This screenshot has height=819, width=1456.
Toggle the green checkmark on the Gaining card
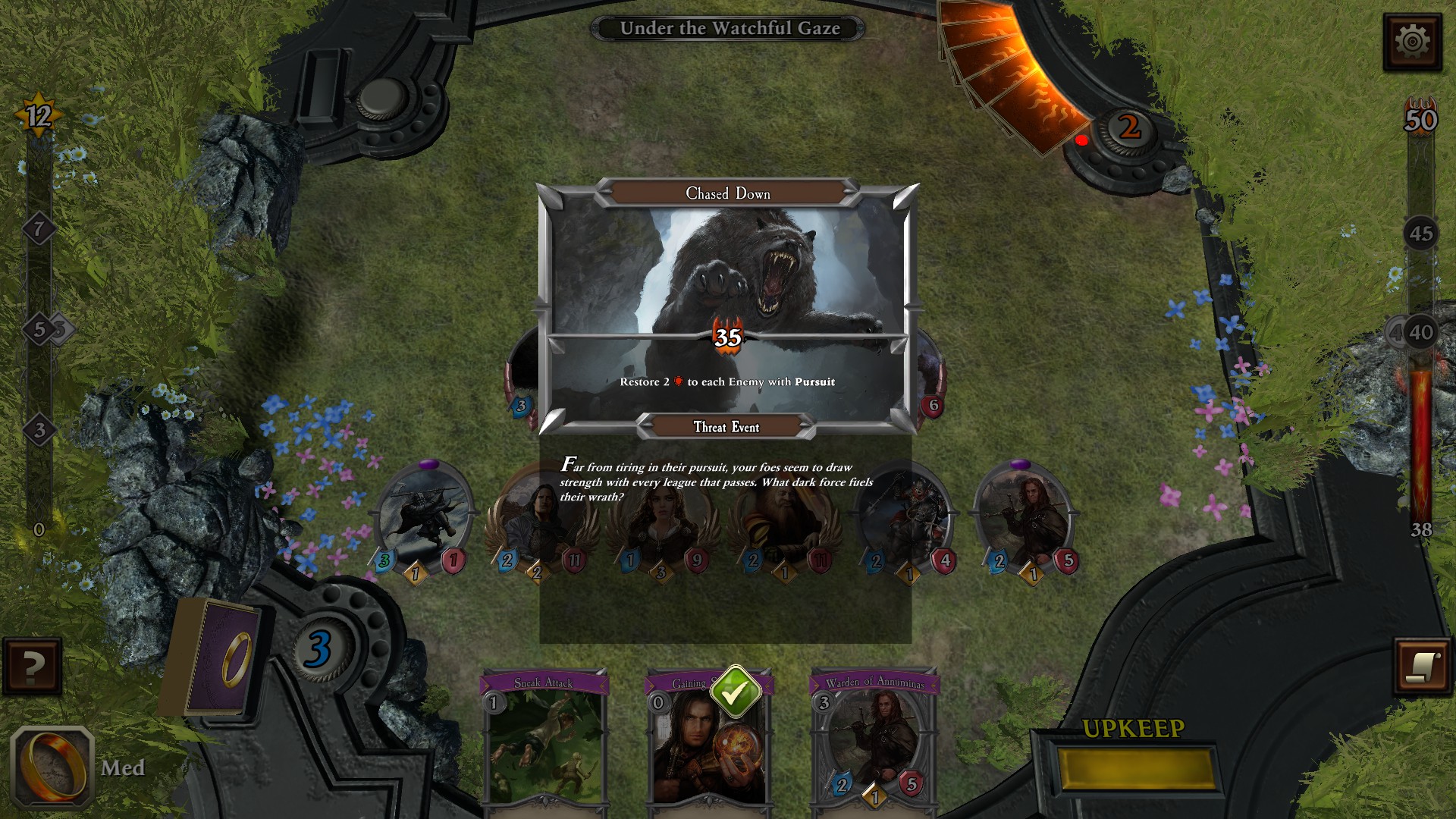734,691
